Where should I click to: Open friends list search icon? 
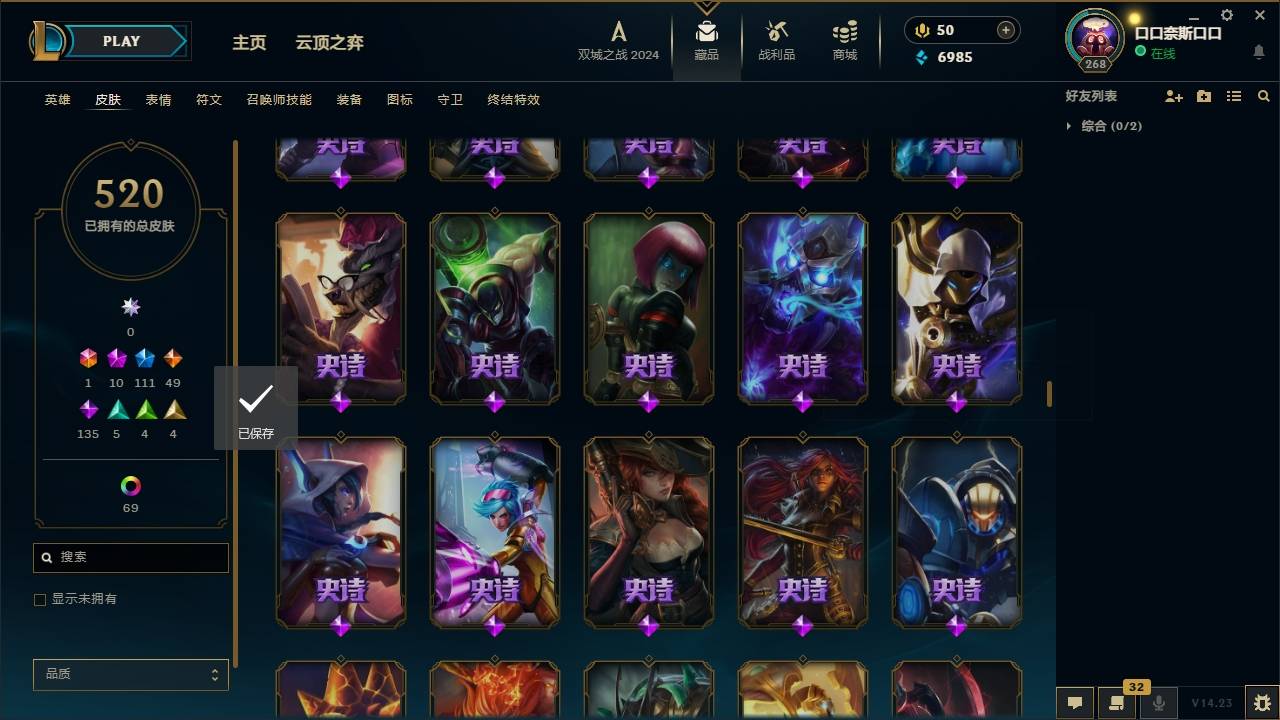tap(1264, 95)
